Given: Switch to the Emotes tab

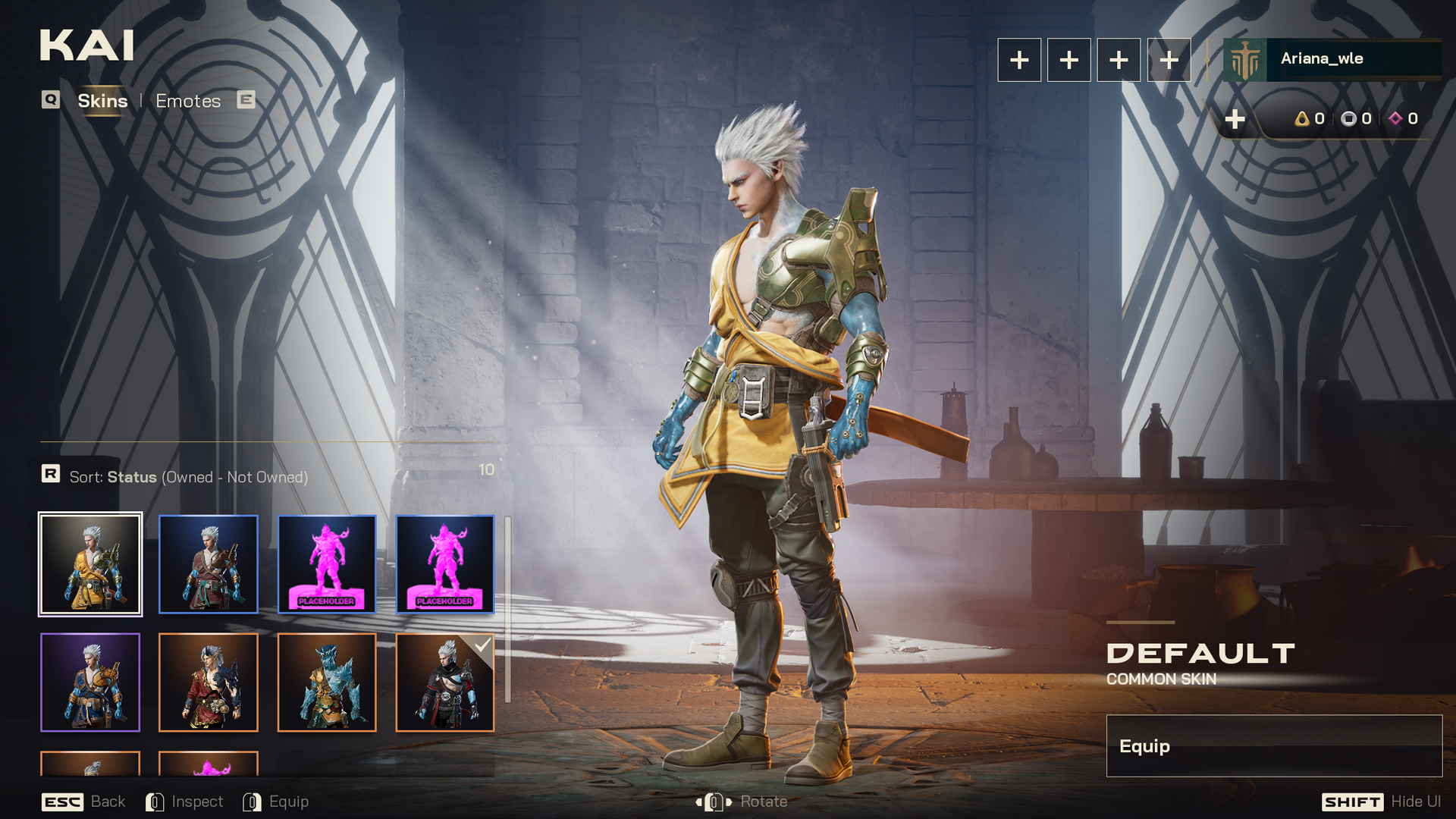Looking at the screenshot, I should [188, 101].
